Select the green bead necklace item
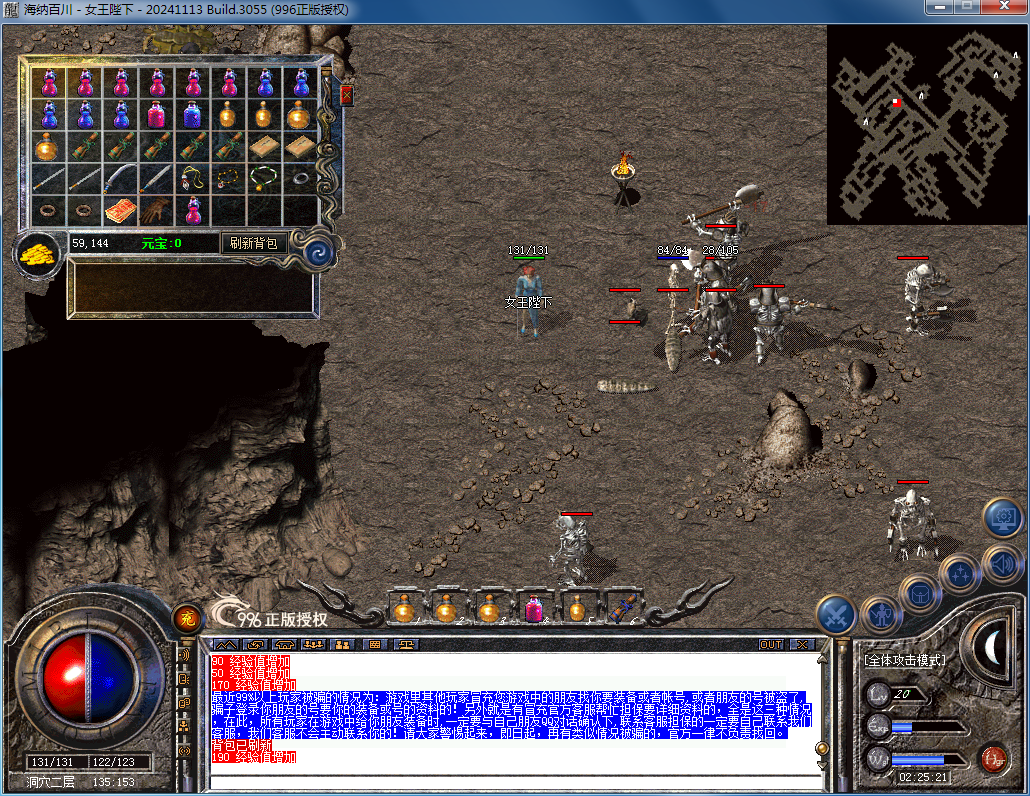 (x=264, y=178)
